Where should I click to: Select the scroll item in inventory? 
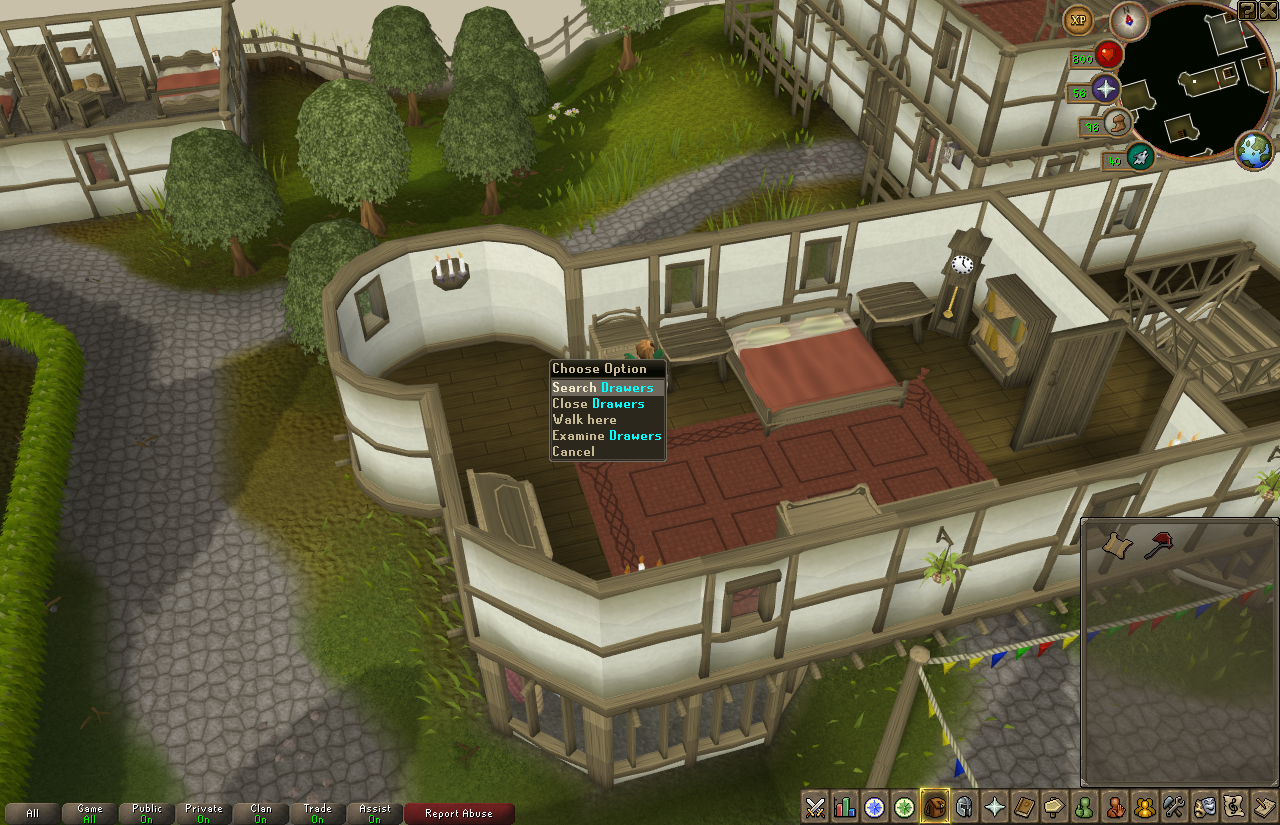pos(1117,545)
